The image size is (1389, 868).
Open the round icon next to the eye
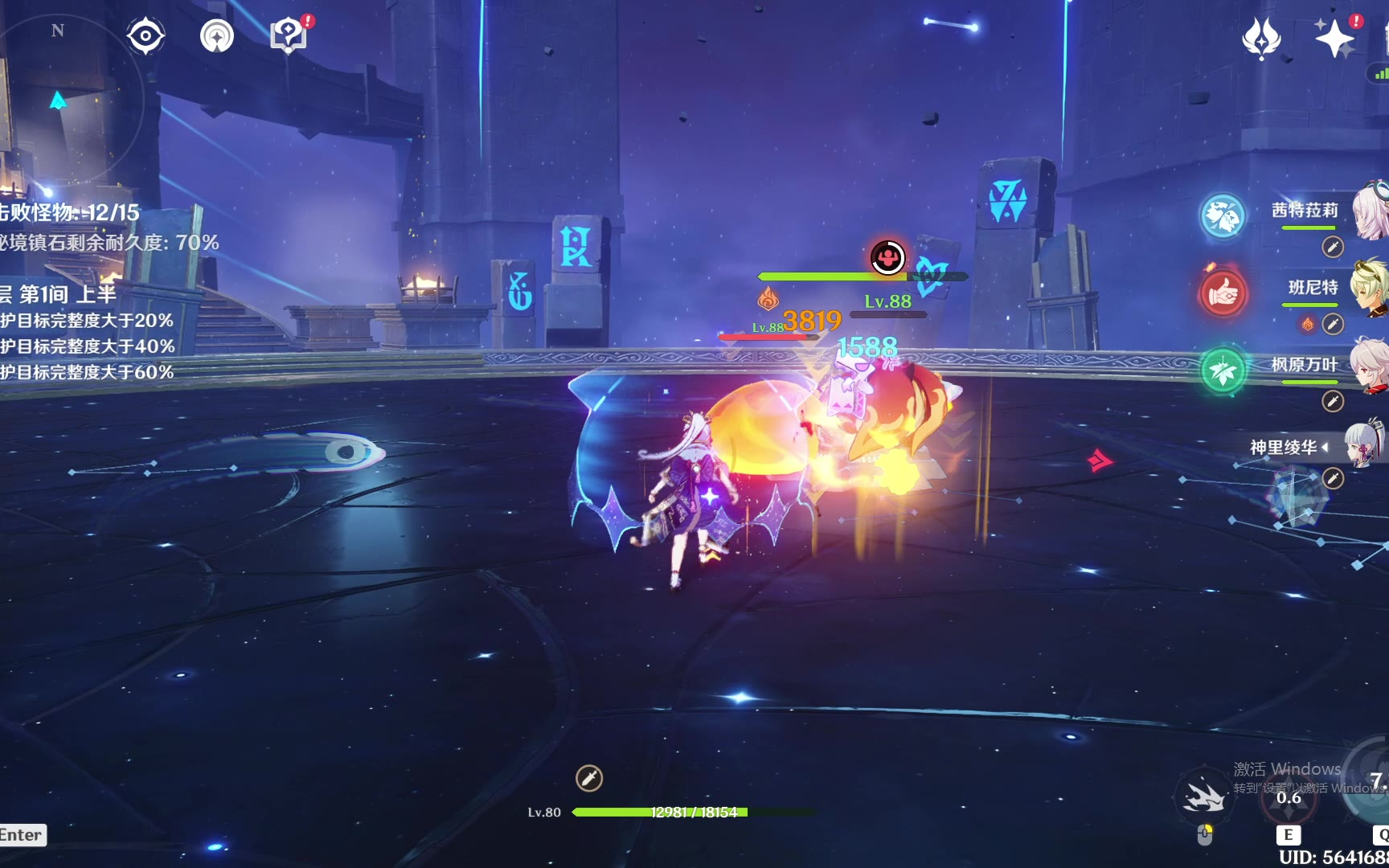click(217, 36)
